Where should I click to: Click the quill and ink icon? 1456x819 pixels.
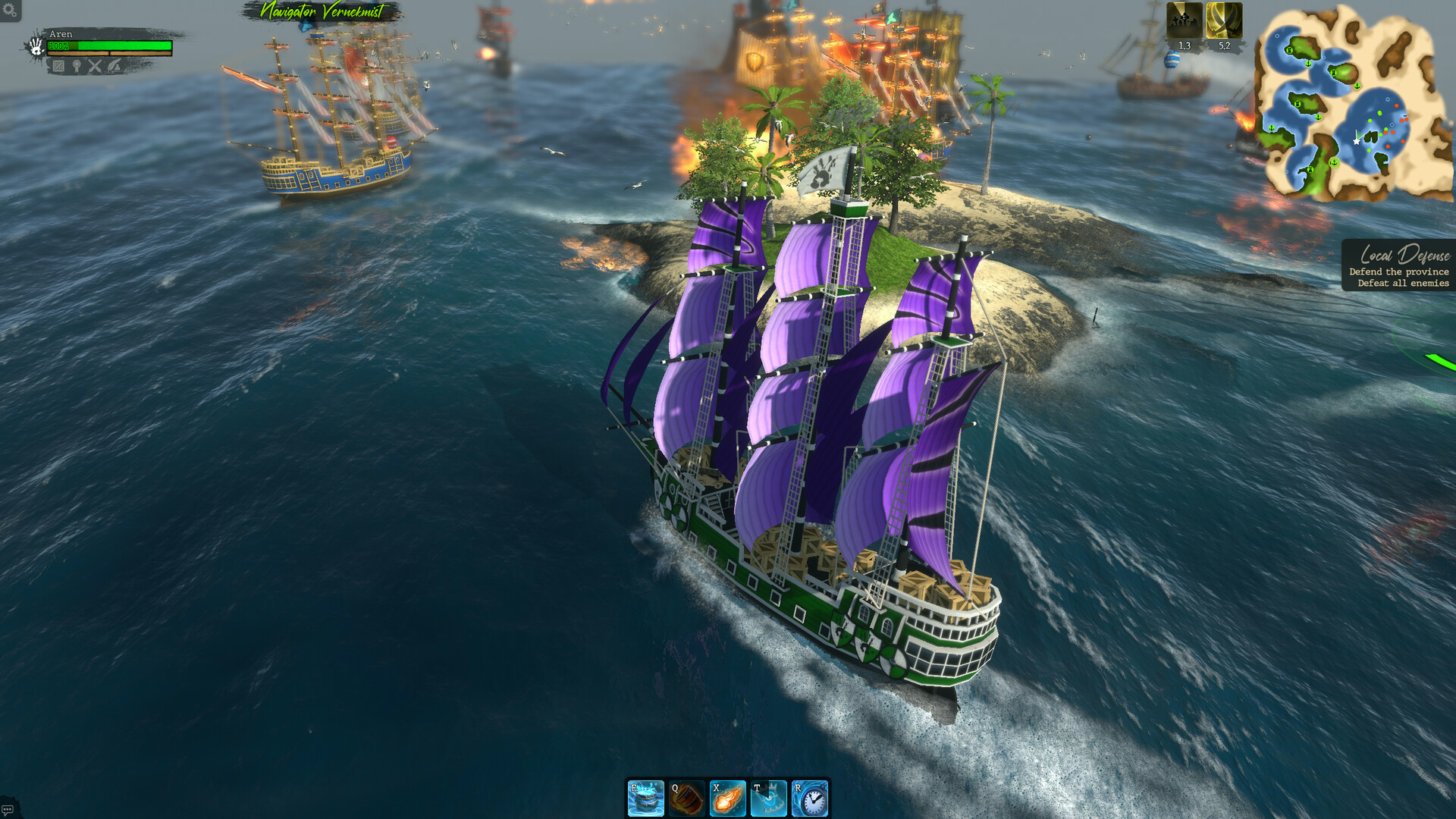[114, 66]
